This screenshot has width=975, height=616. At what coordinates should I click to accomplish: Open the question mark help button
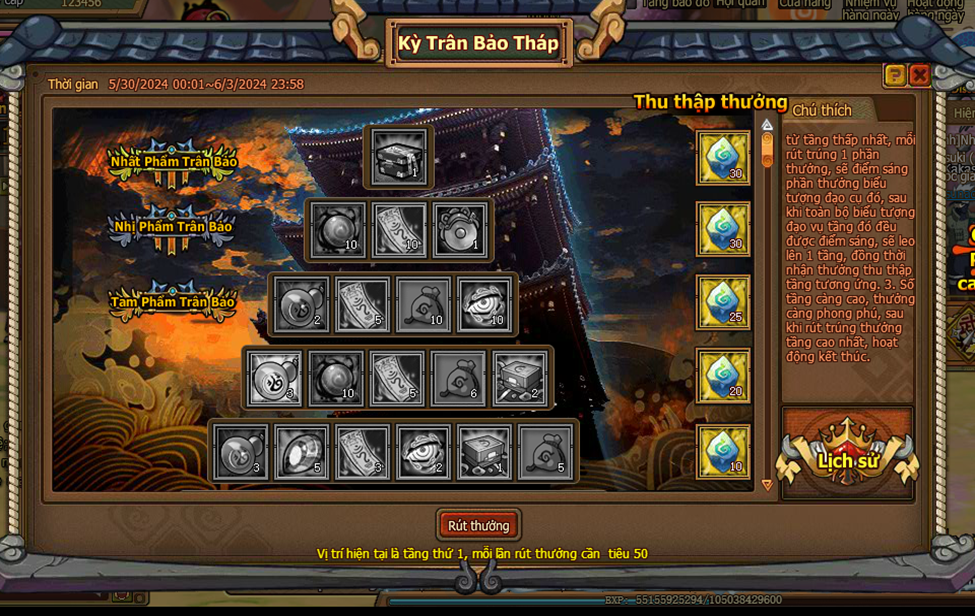tap(894, 75)
